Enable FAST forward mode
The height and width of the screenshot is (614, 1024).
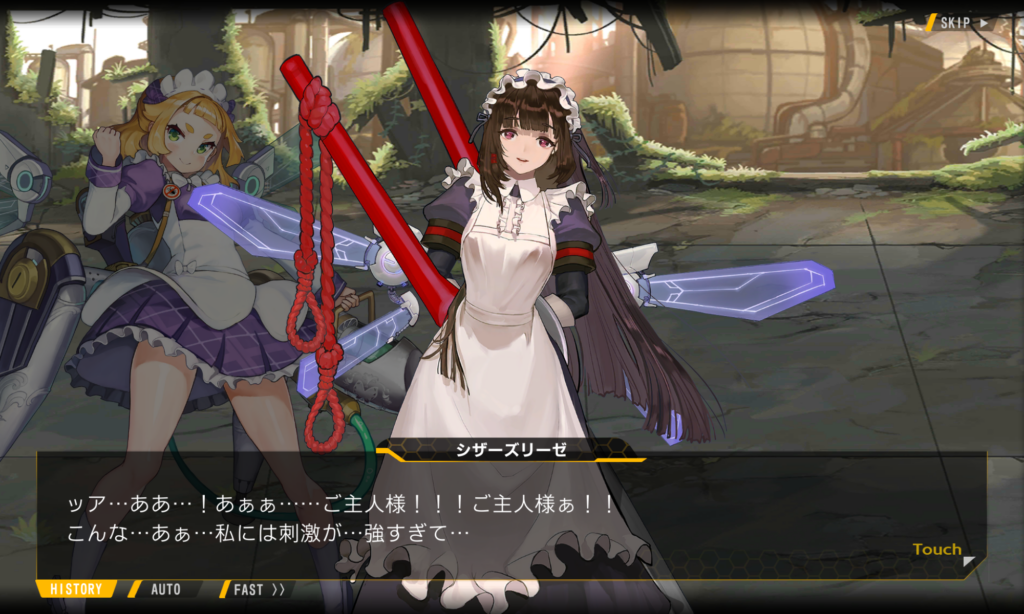258,589
